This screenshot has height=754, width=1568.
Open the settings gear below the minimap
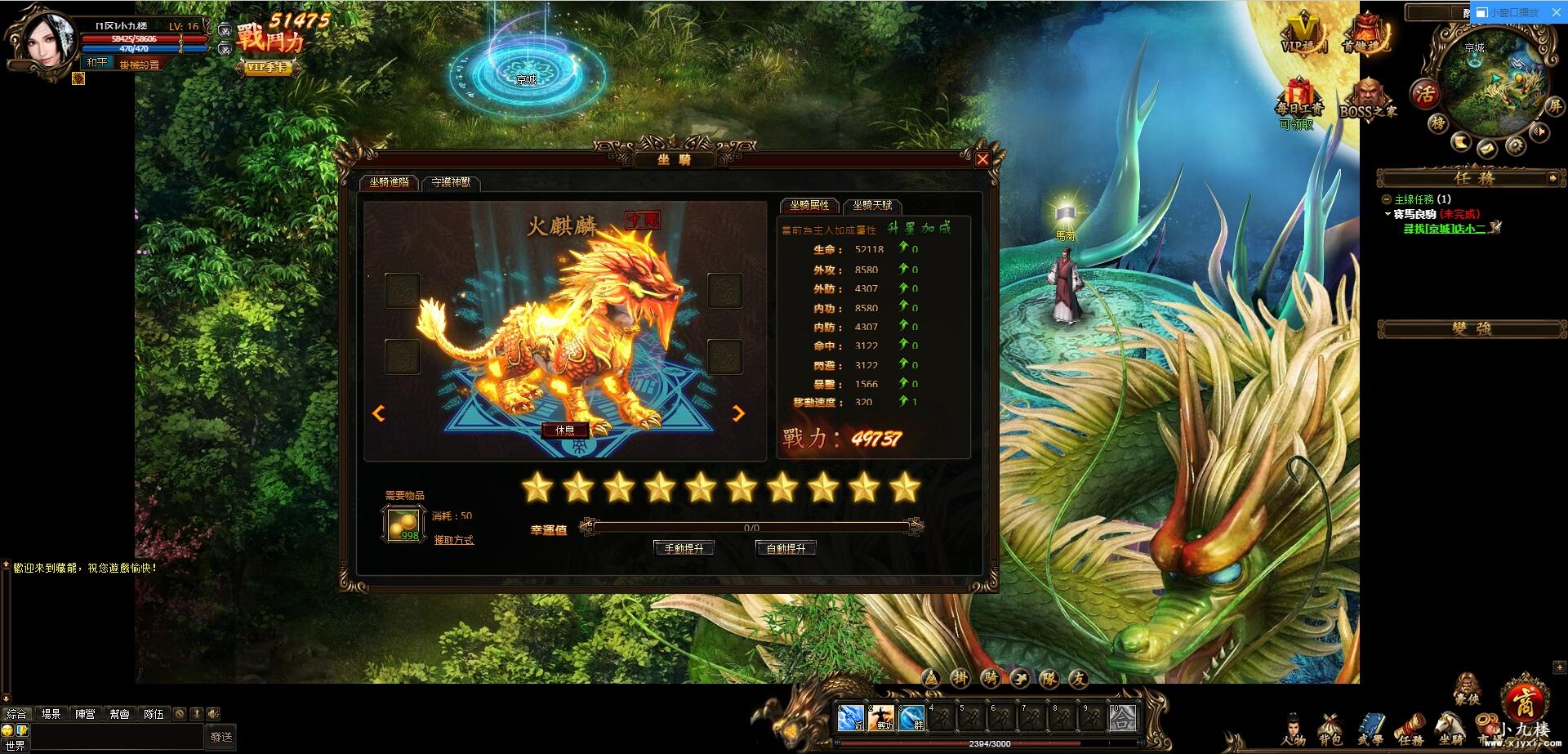click(1516, 145)
